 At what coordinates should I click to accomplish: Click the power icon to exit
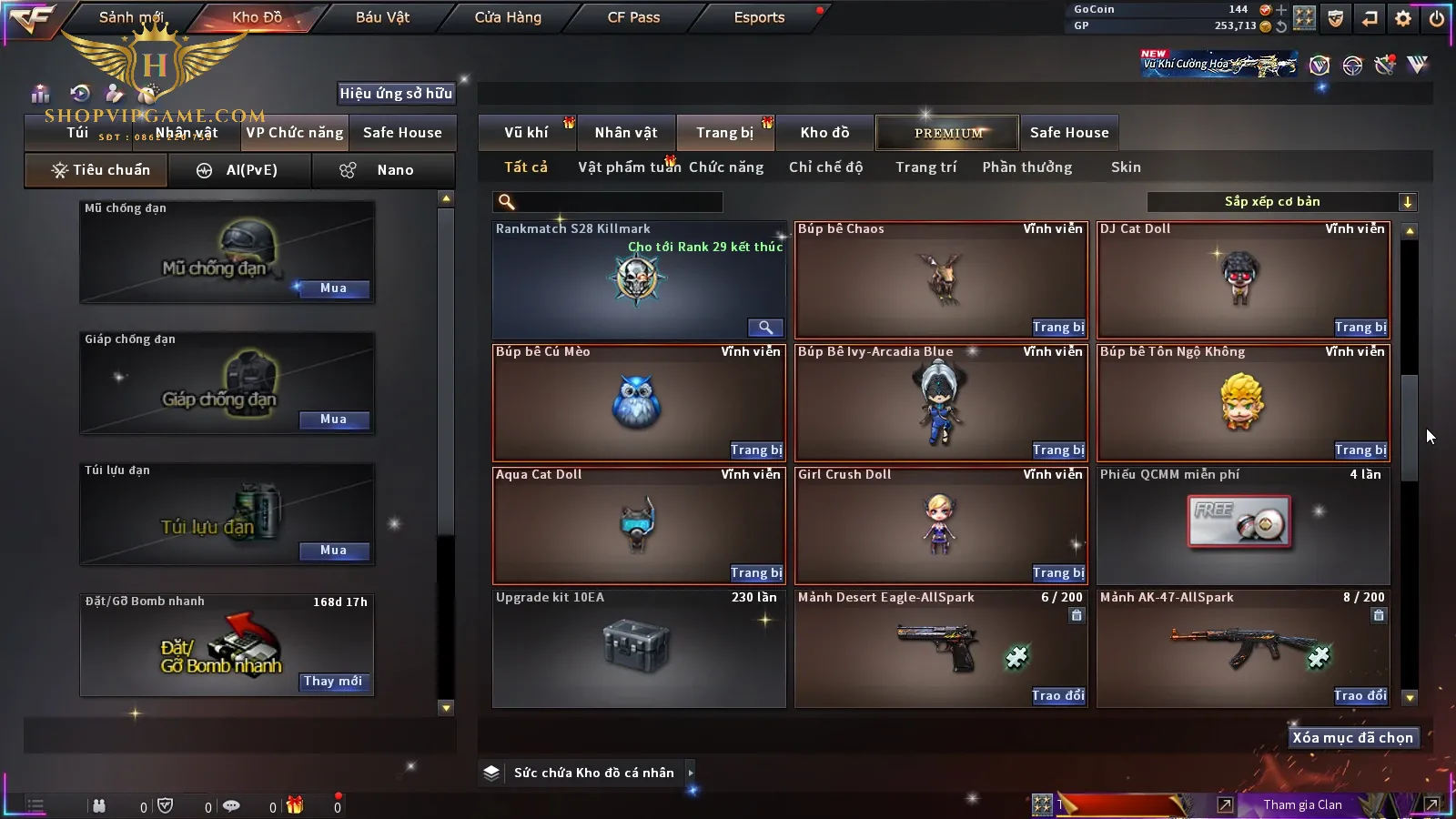pos(1437,18)
